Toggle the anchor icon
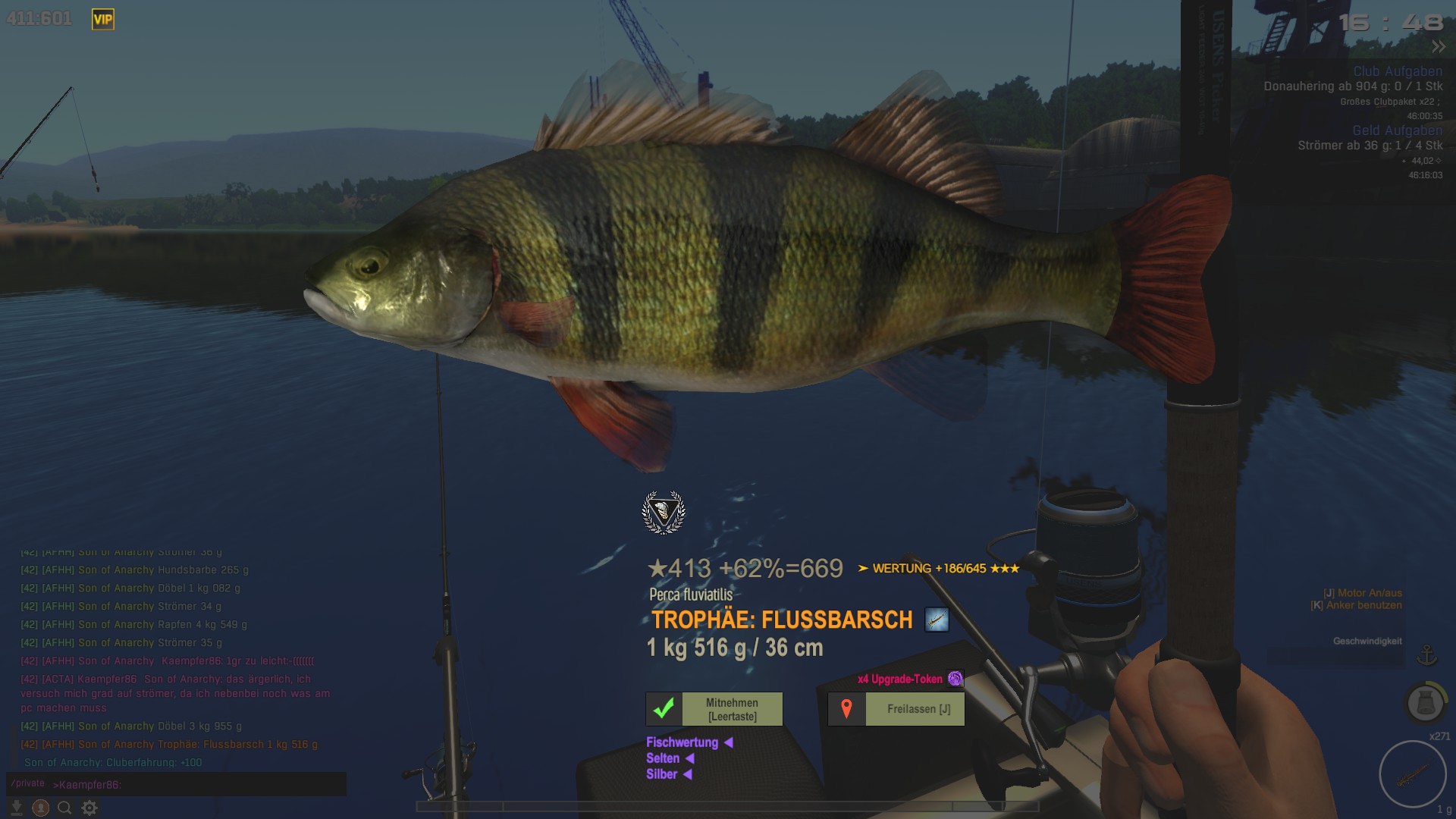Image resolution: width=1456 pixels, height=819 pixels. coord(1426,654)
